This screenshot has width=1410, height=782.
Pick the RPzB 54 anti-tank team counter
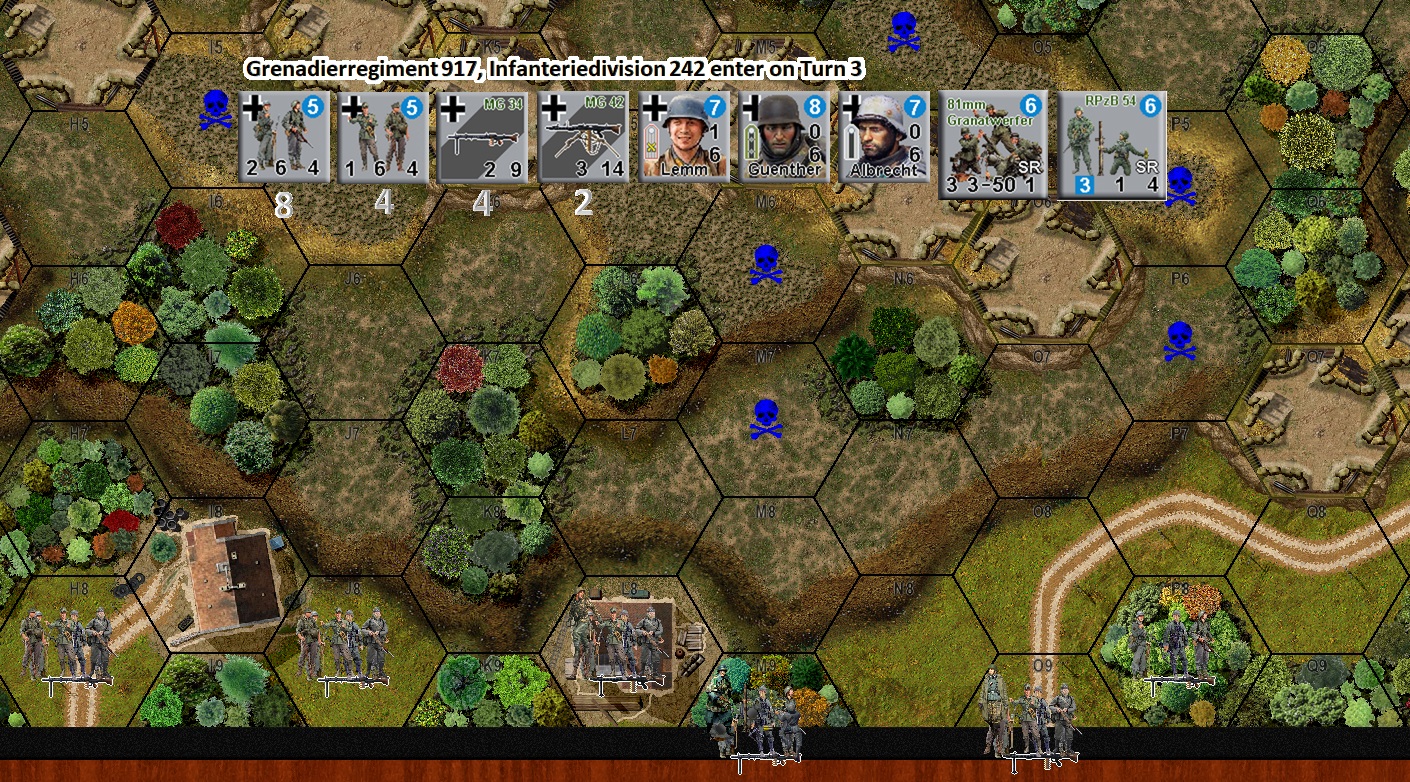(x=1112, y=145)
